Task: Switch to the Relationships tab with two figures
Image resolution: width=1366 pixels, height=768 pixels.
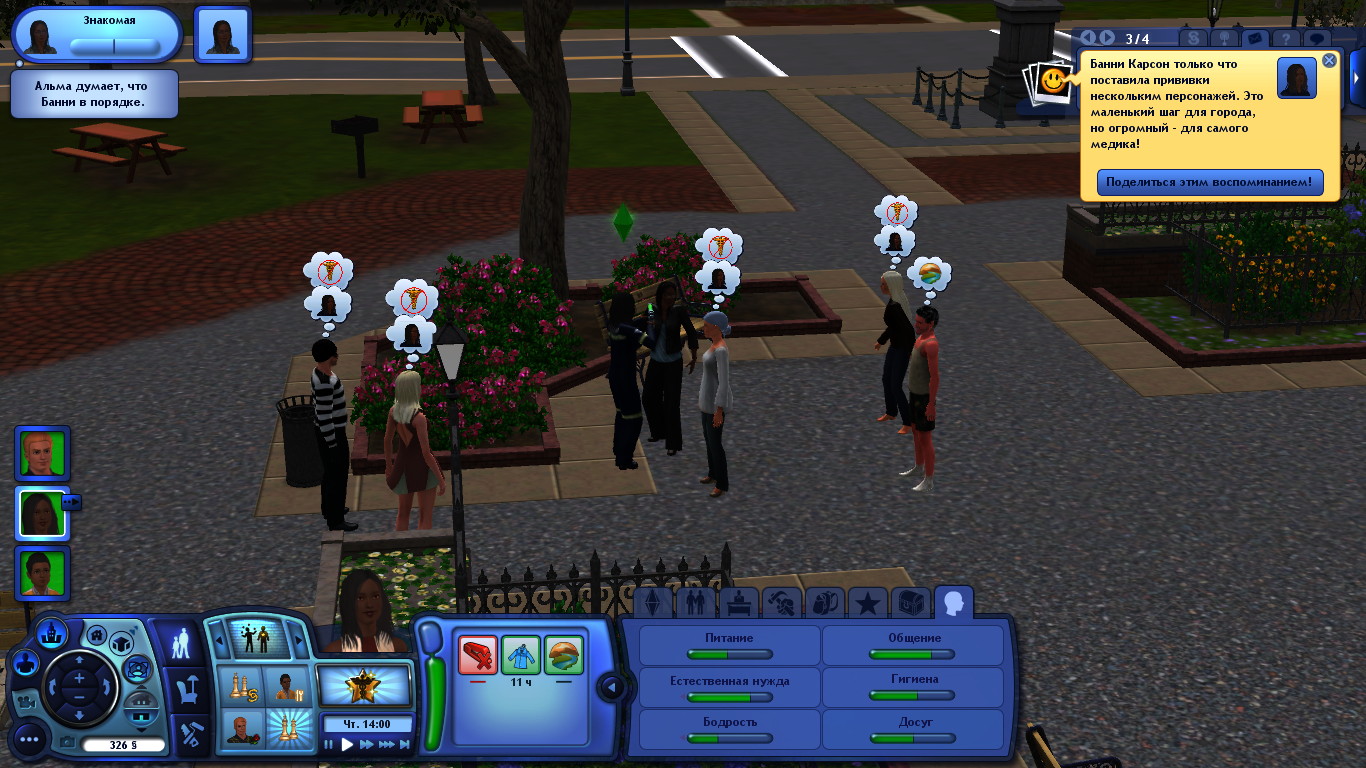Action: 696,602
